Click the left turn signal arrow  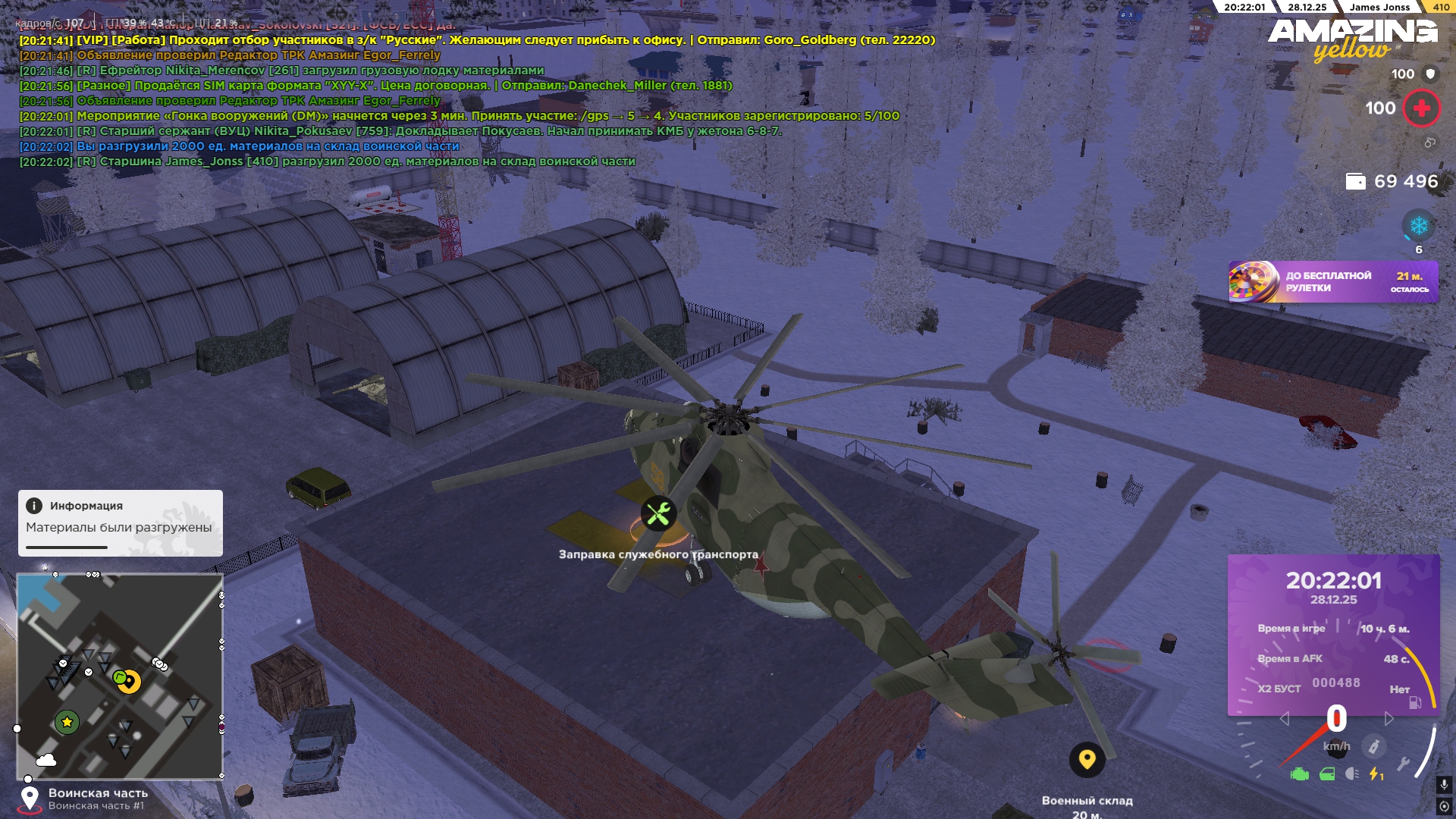click(1284, 719)
